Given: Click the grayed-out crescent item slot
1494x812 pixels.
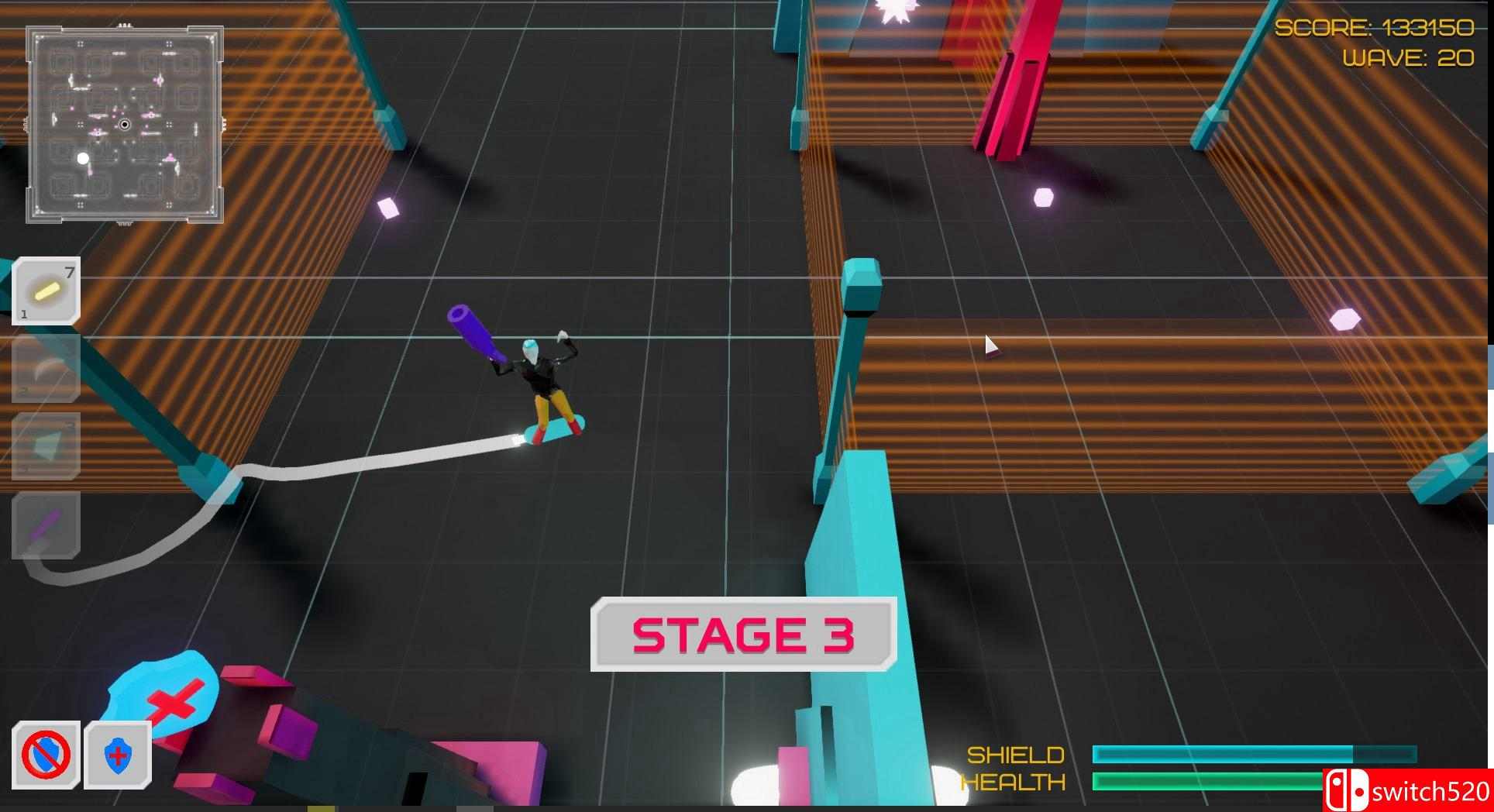Looking at the screenshot, I should pos(45,370).
